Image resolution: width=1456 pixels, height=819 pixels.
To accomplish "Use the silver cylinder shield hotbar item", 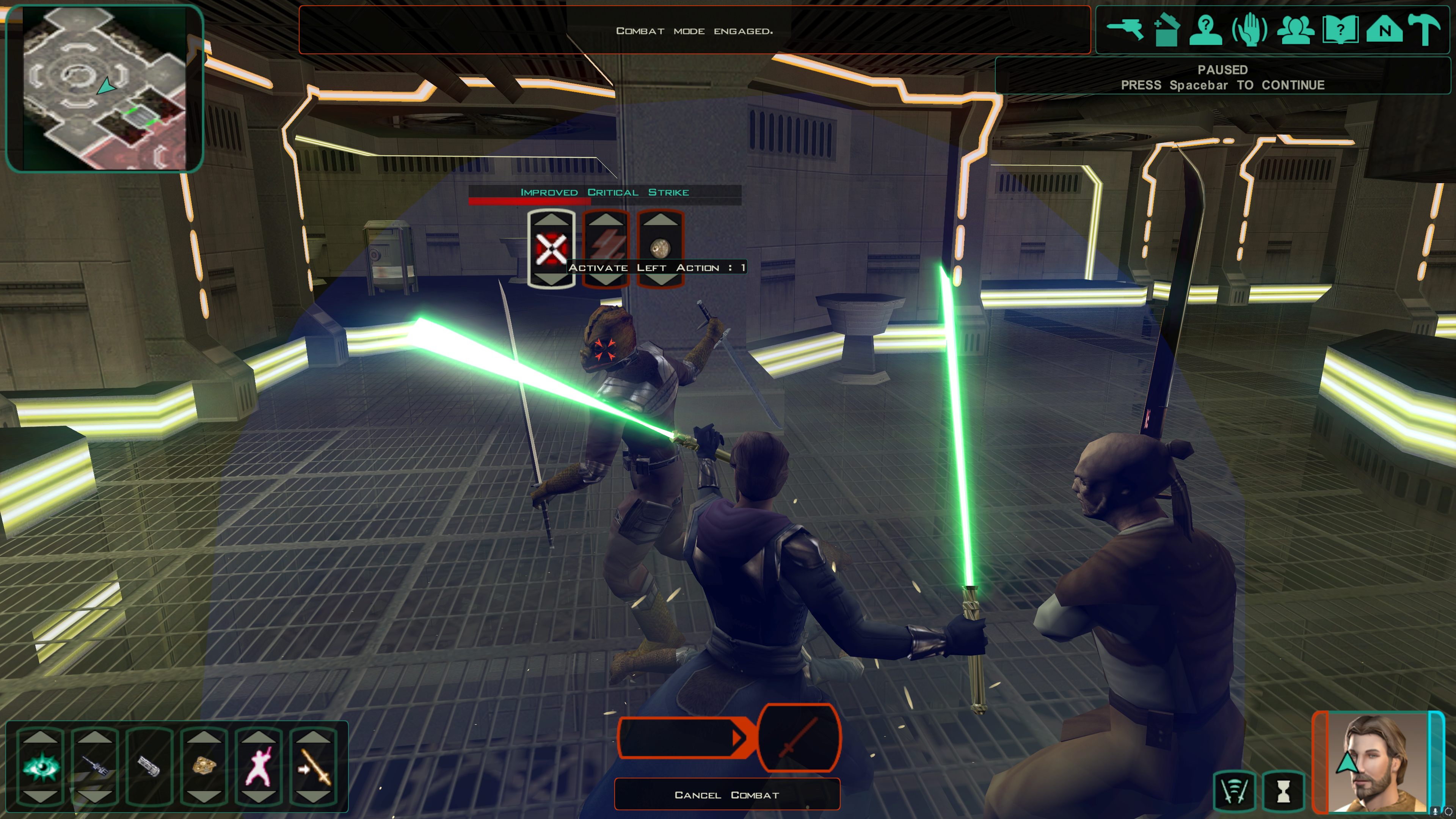I will (149, 766).
